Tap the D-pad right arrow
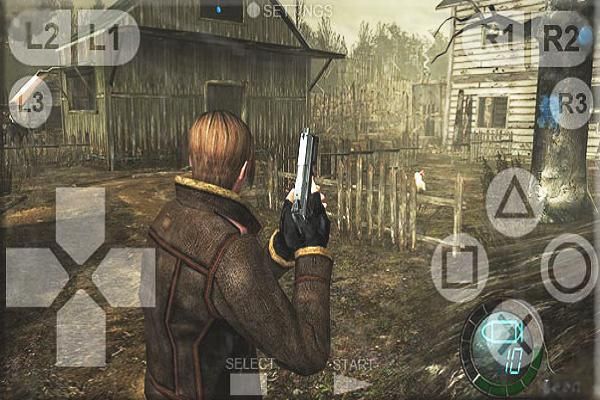 (x=124, y=277)
